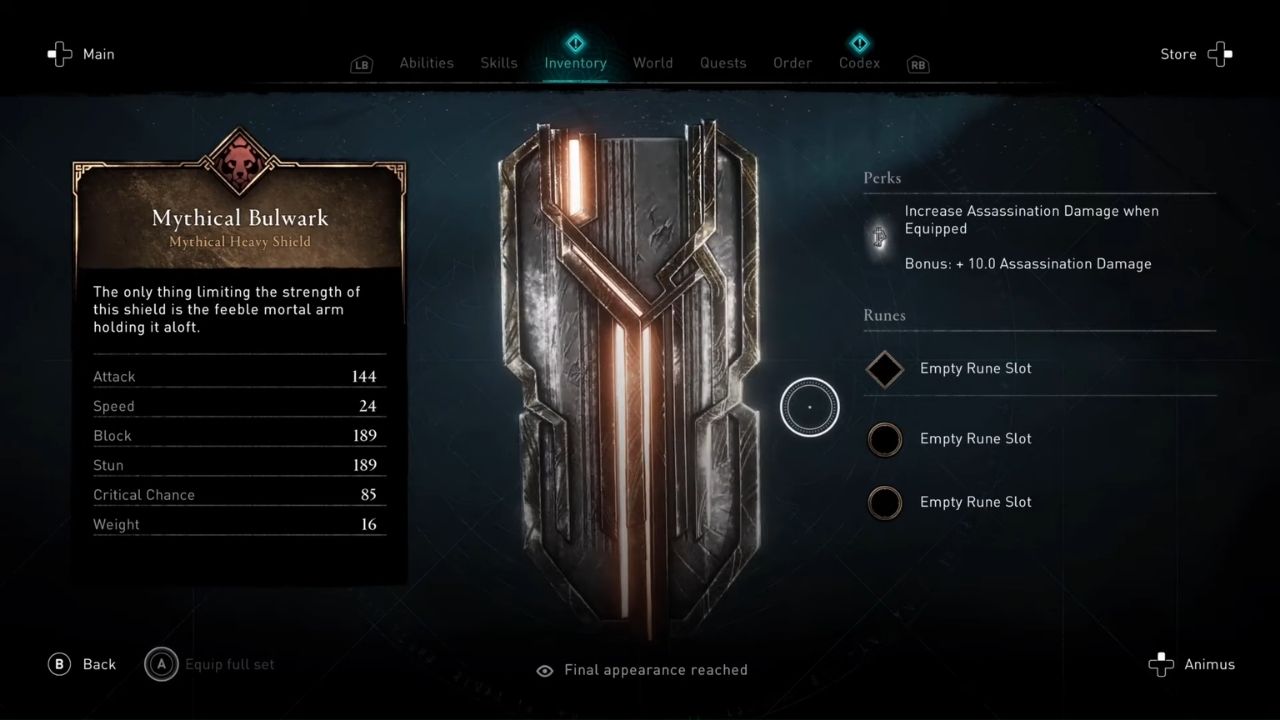Select the bottom circular Empty Rune Slot
Image resolution: width=1280 pixels, height=720 pixels.
point(884,503)
